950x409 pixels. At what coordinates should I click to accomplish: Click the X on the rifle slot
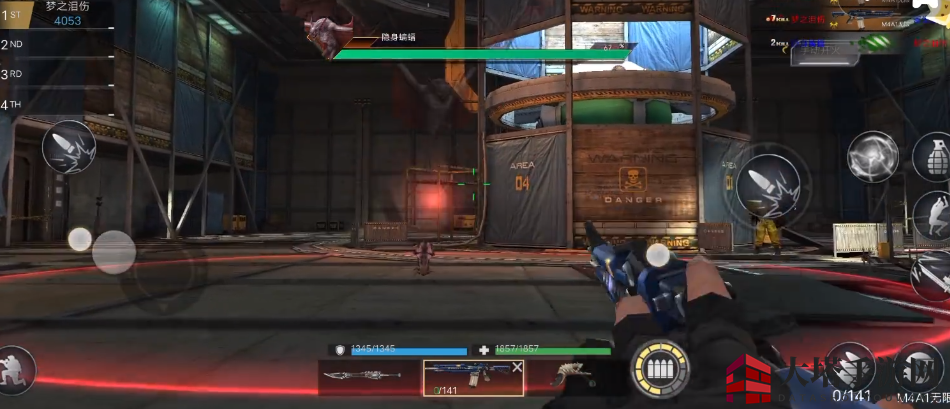(x=517, y=368)
